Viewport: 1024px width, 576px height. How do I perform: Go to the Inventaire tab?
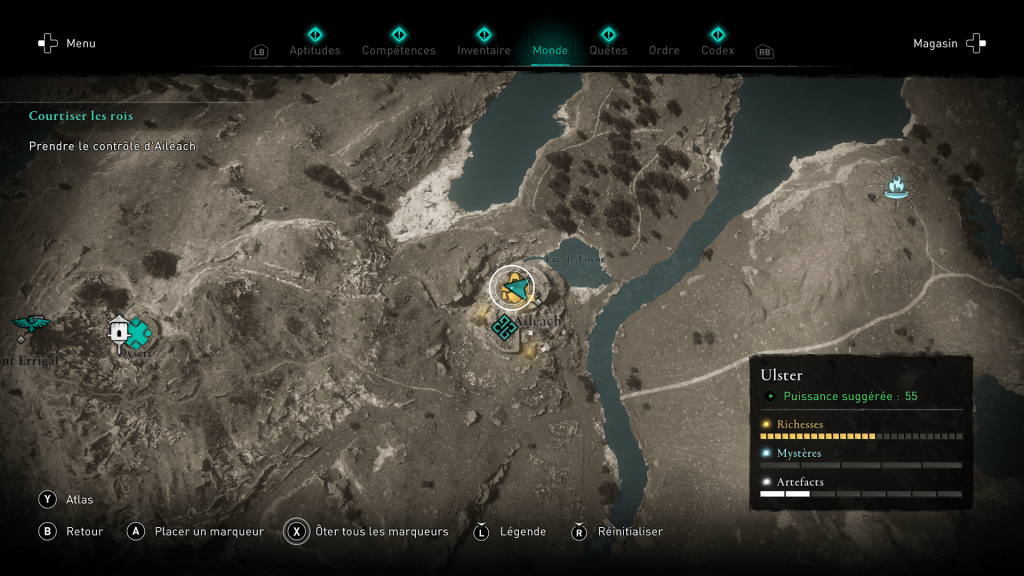tap(484, 50)
